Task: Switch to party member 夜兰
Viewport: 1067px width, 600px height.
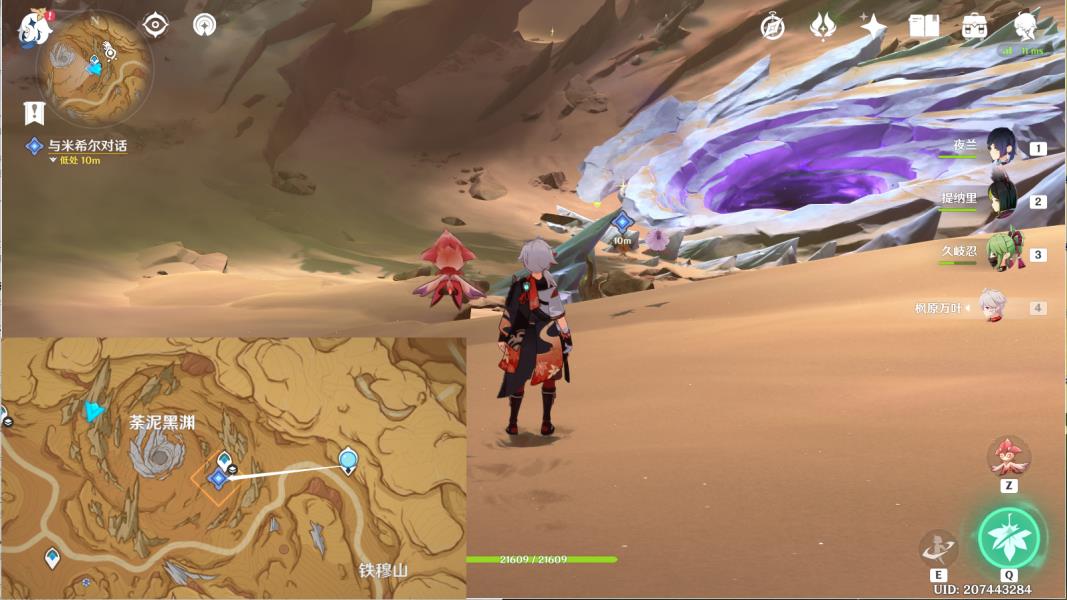Action: point(1003,147)
